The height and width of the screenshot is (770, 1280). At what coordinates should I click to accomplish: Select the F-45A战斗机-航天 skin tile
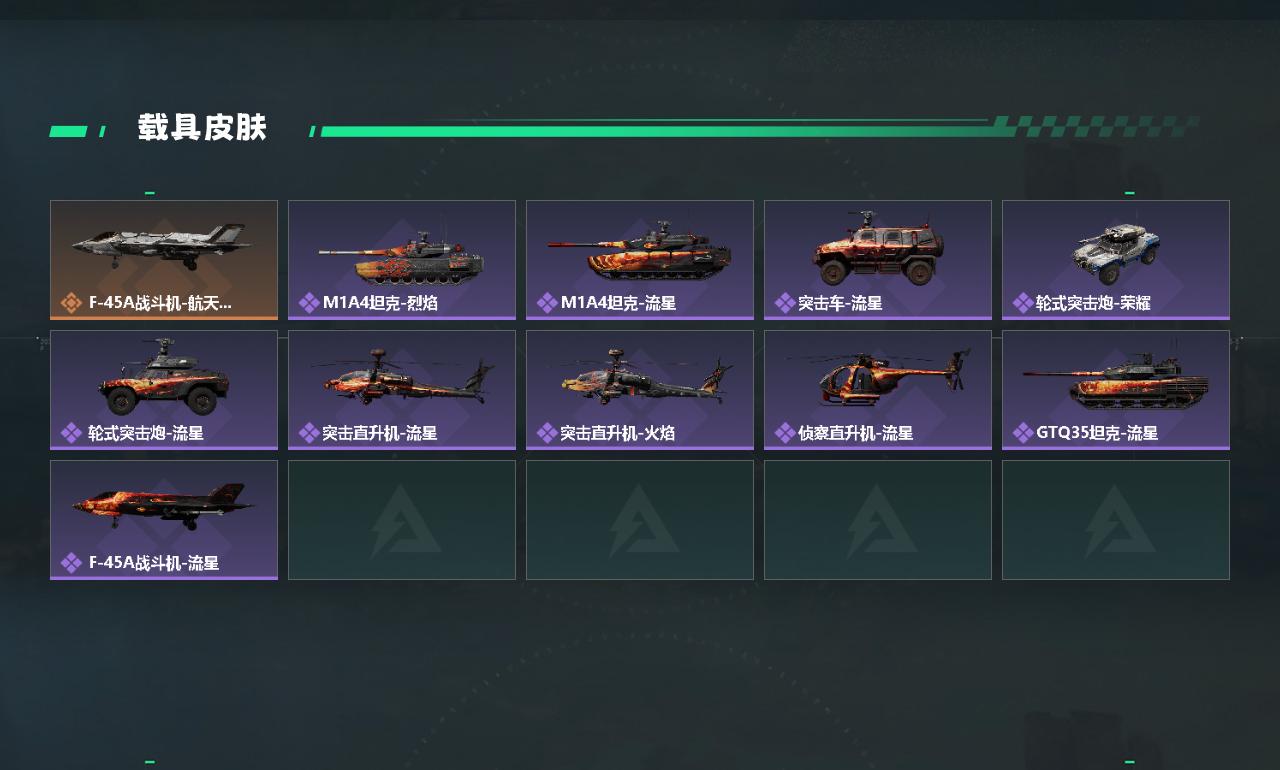tap(164, 260)
